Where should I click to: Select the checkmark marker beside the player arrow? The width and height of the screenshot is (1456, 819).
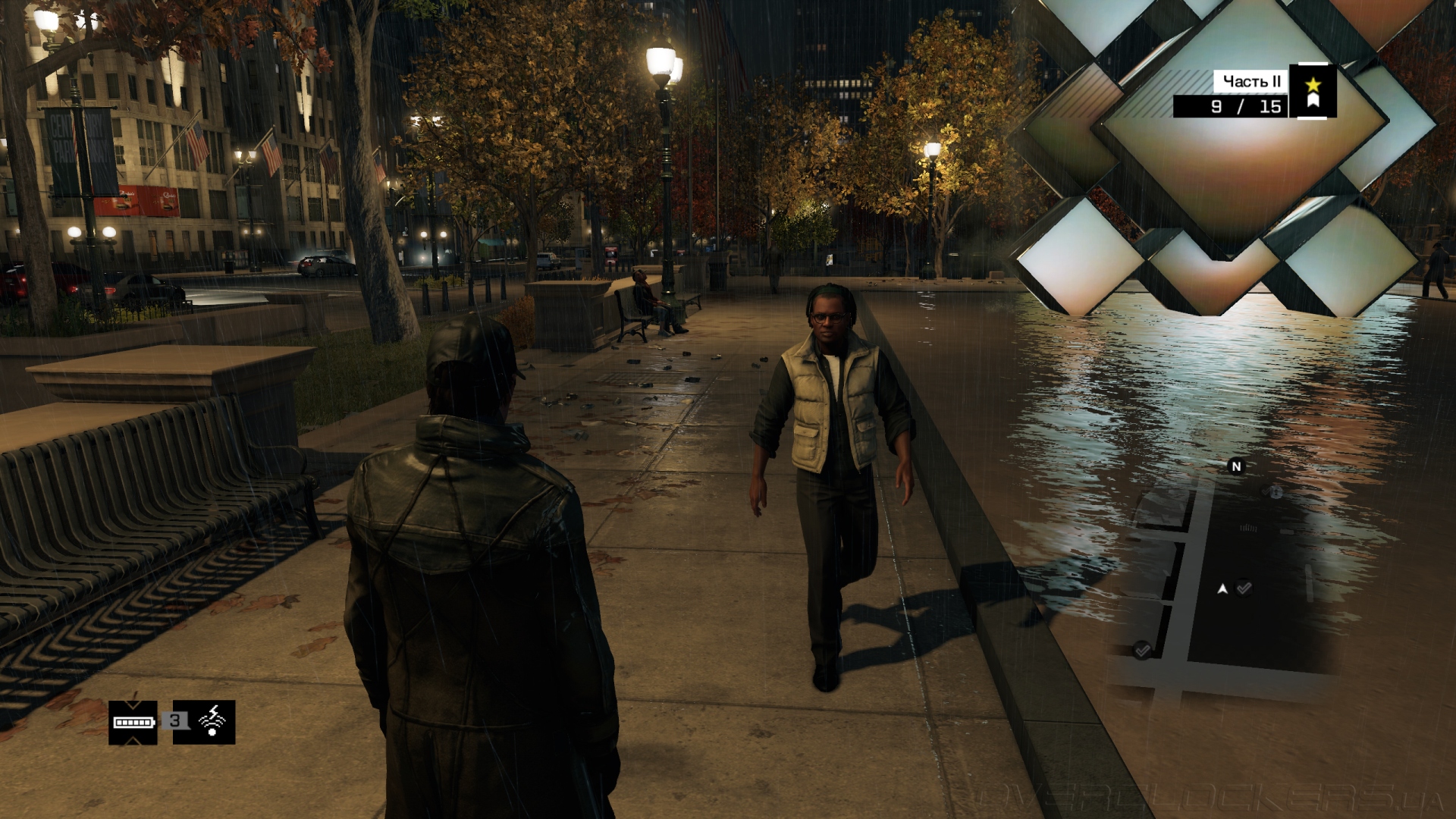pos(1244,588)
